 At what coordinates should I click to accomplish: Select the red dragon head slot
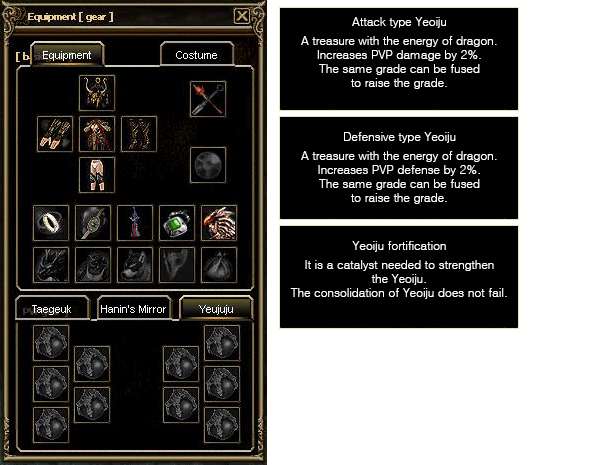[x=219, y=222]
